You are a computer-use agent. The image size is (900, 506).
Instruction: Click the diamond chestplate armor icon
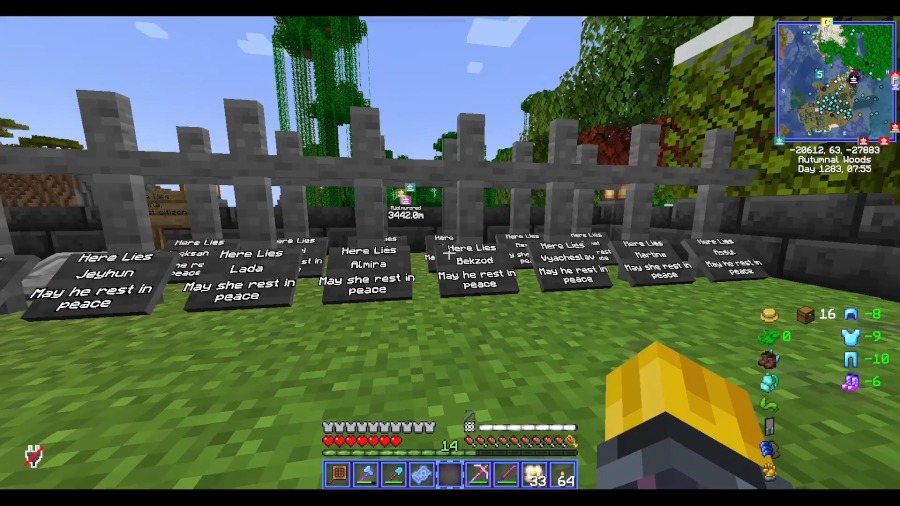(851, 337)
